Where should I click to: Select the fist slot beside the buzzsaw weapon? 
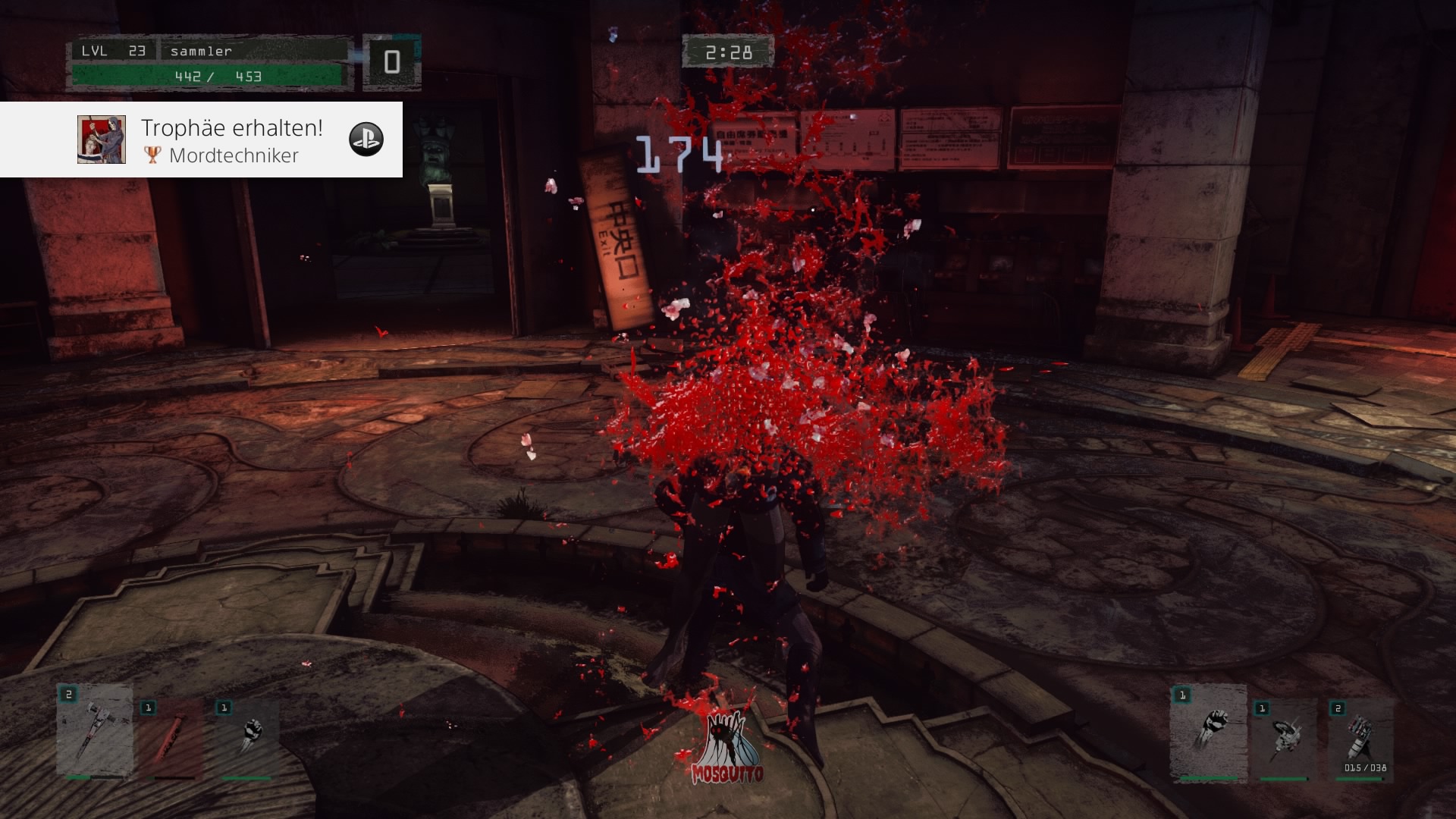(1208, 733)
